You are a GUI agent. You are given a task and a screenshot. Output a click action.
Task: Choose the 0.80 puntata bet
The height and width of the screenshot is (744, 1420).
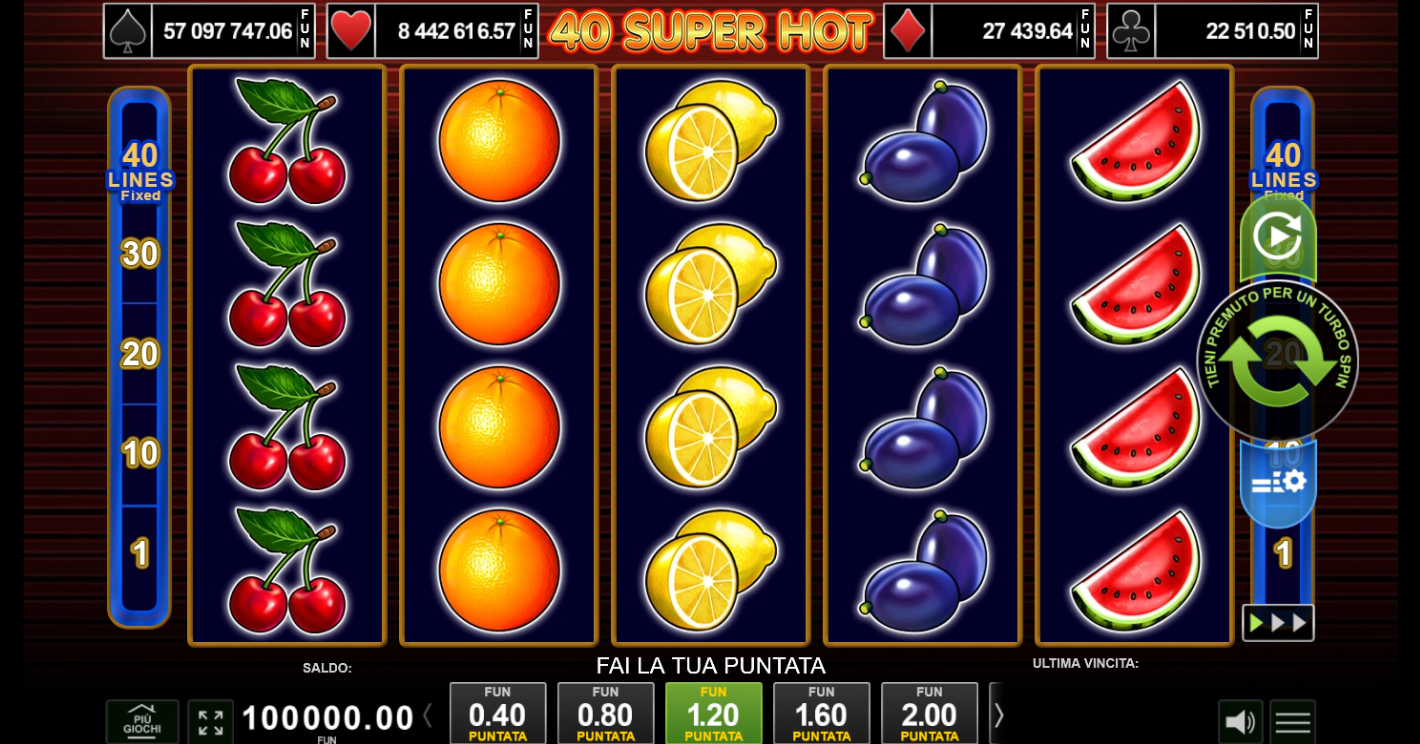605,714
